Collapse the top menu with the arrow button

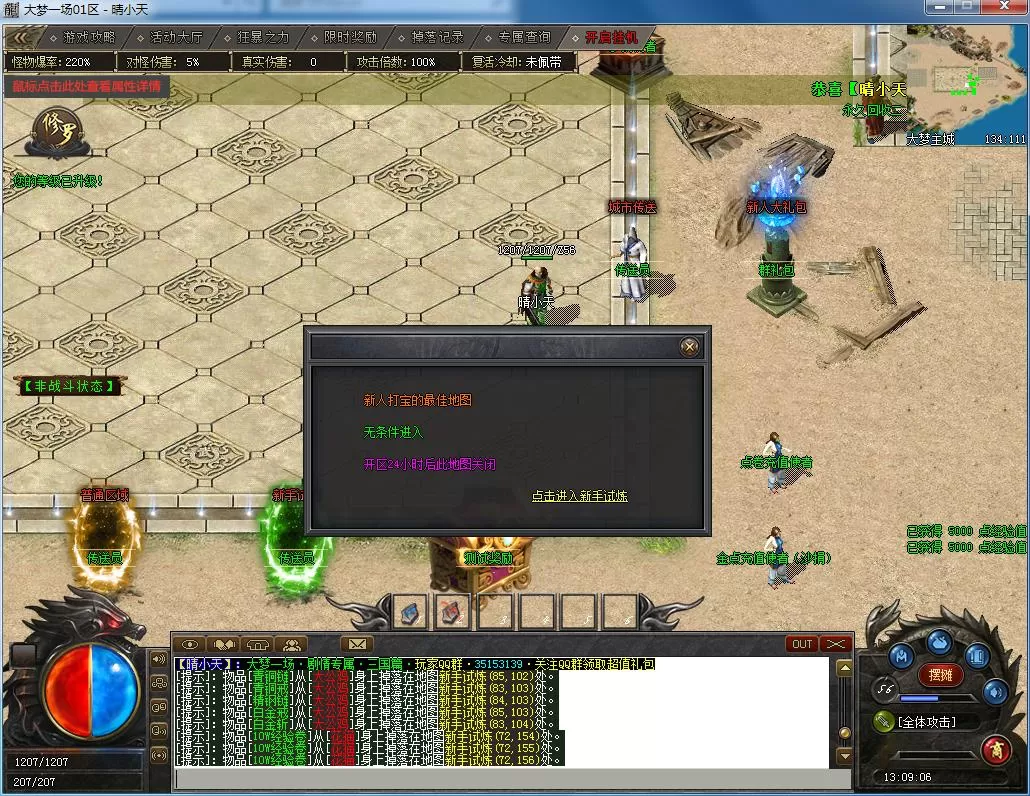coord(25,37)
